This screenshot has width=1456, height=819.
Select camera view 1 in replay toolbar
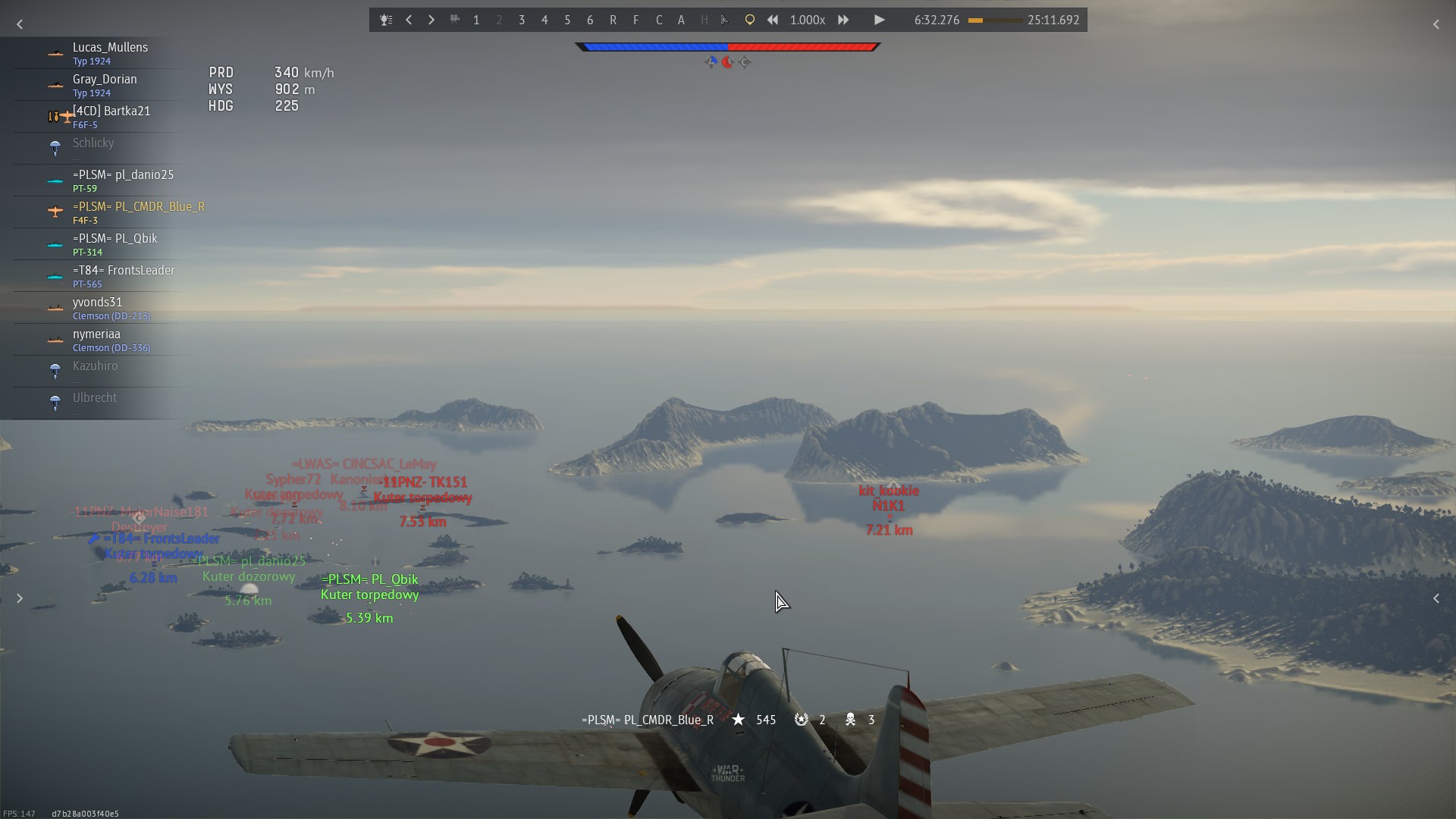click(x=476, y=20)
